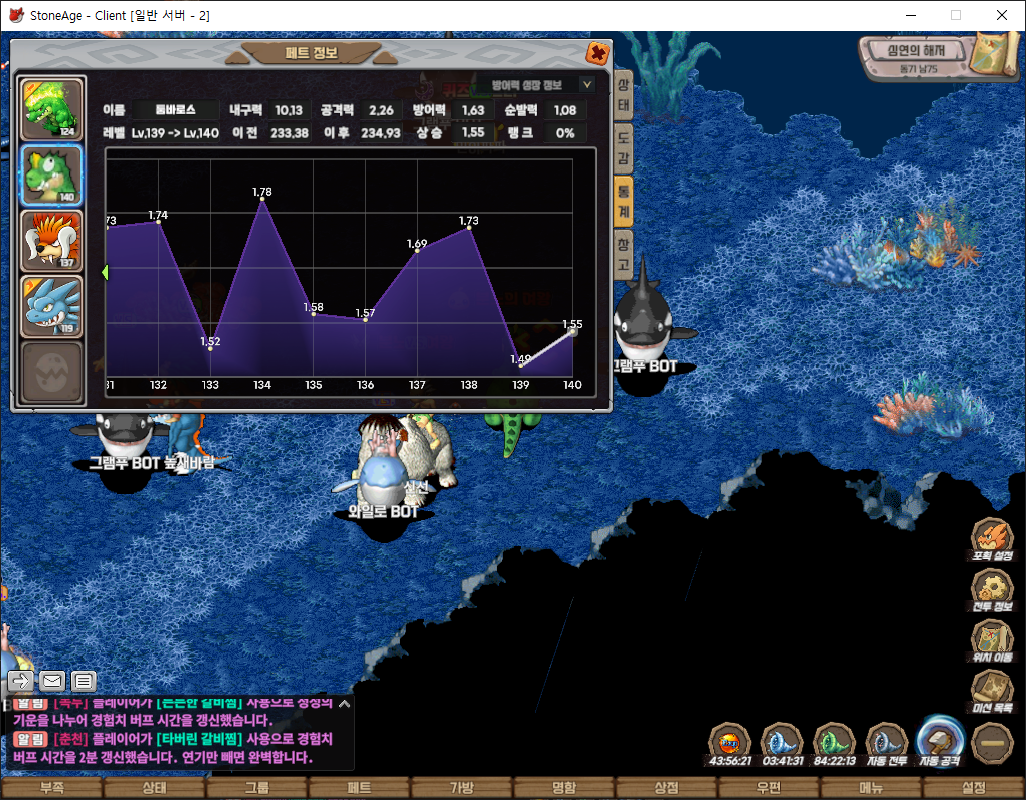Select the blue dragon pet, level 119
Image resolution: width=1026 pixels, height=800 pixels.
(x=53, y=306)
